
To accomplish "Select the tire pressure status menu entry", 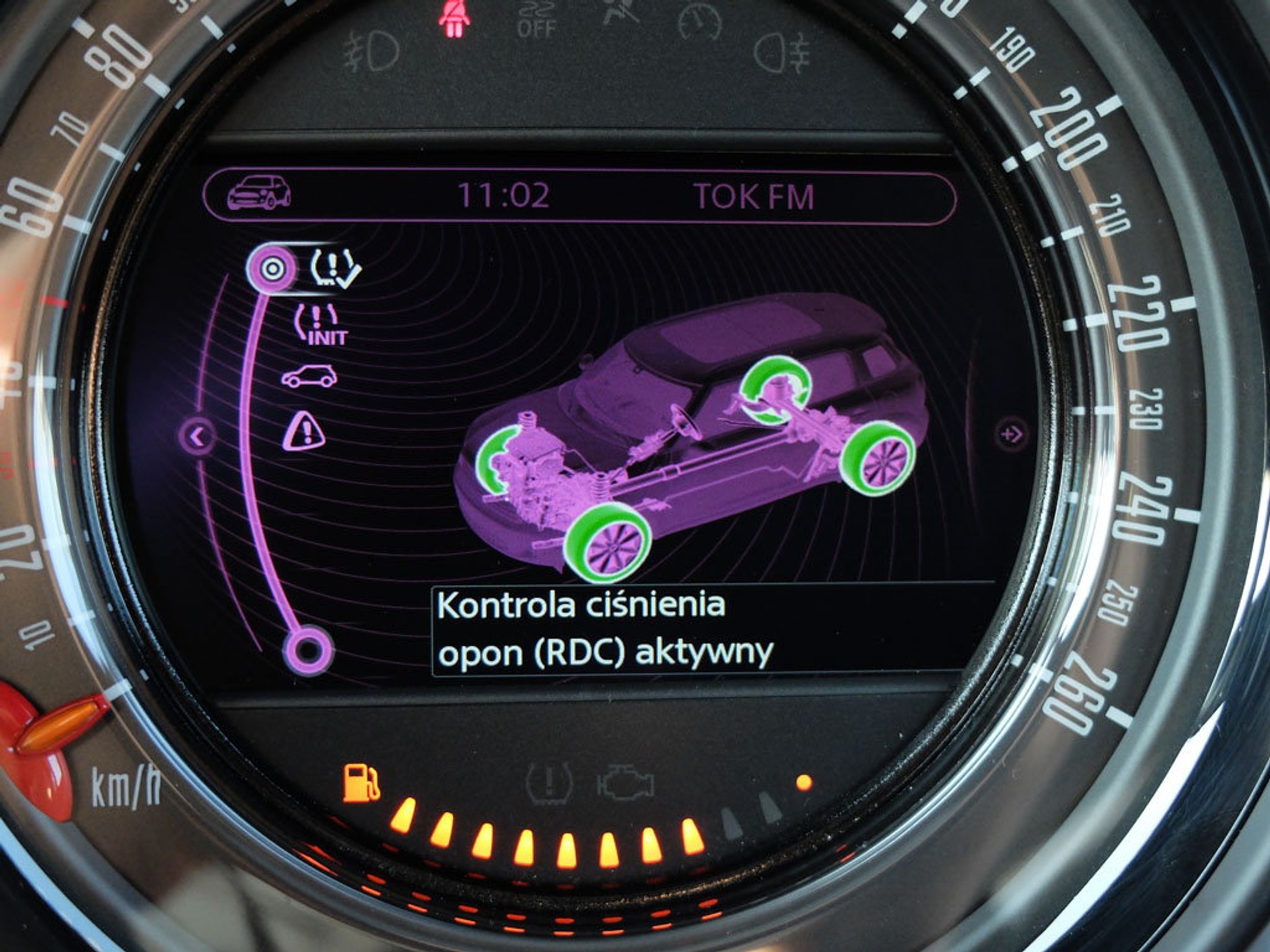I will [x=334, y=268].
